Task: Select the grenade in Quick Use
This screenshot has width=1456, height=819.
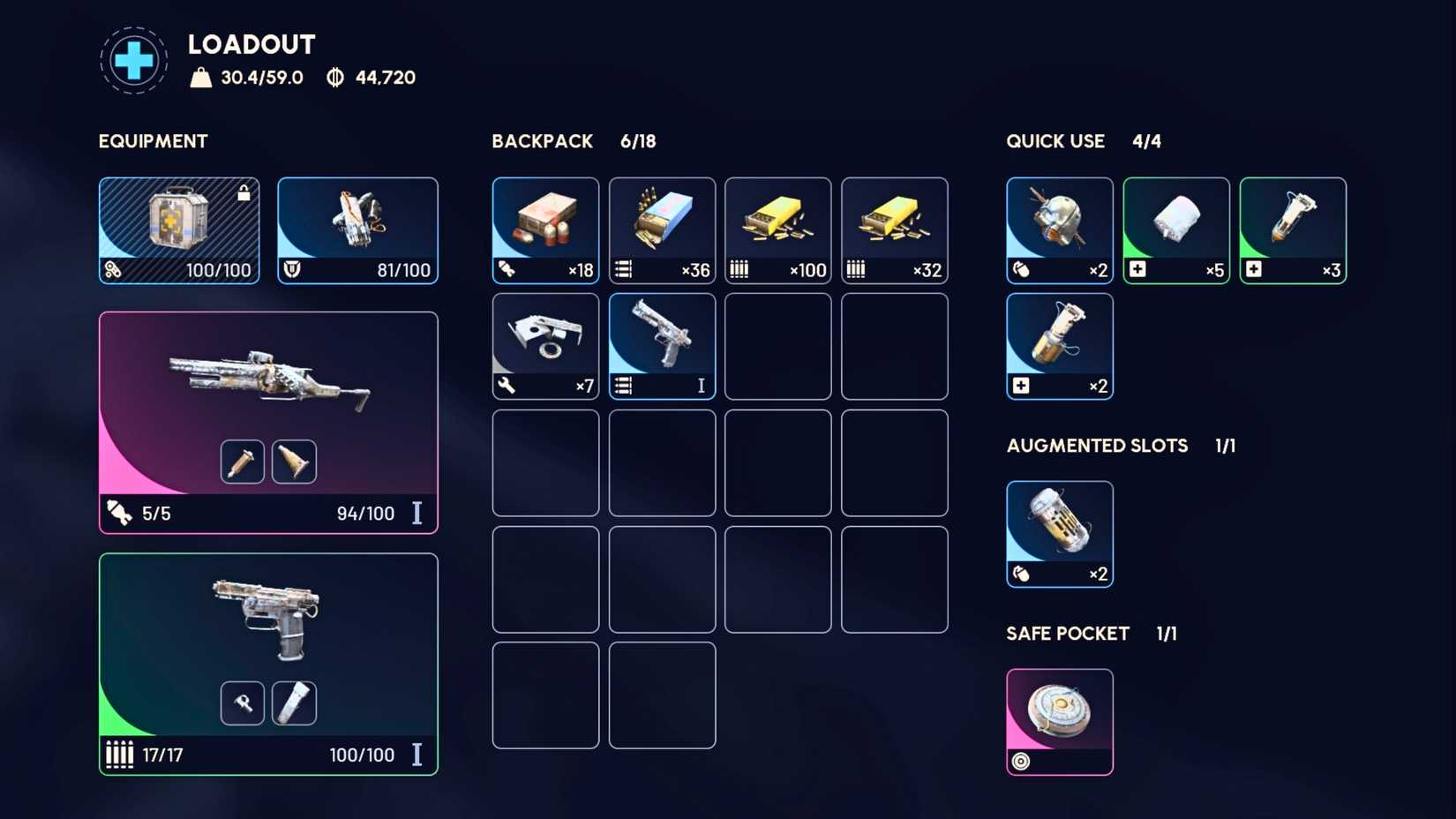Action: coord(1059,229)
